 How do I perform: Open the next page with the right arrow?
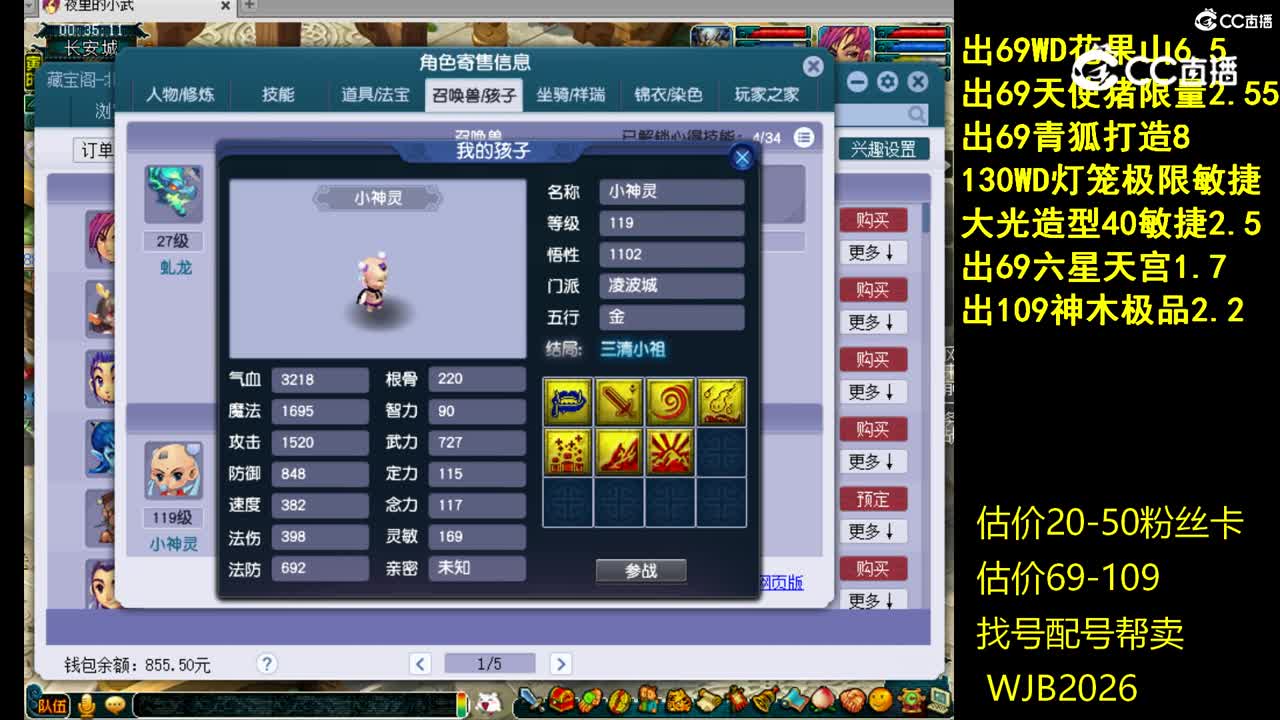tap(559, 663)
